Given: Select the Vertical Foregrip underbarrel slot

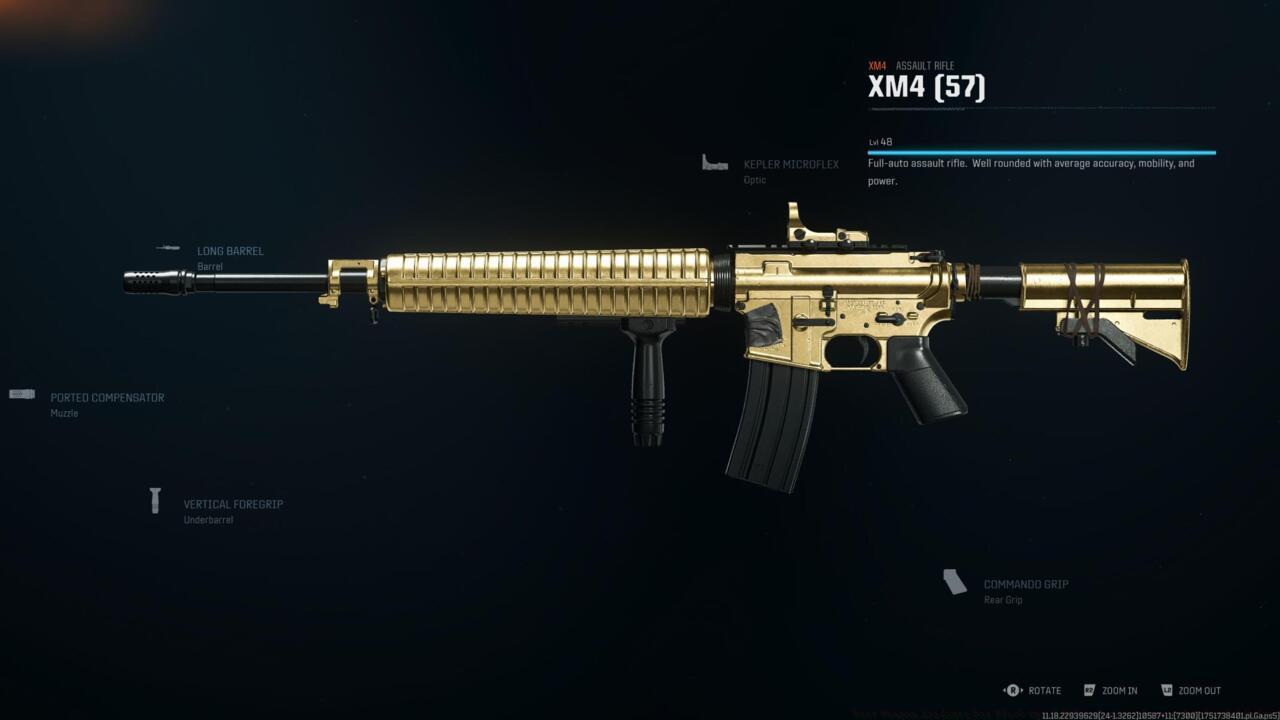Looking at the screenshot, I should (x=232, y=505).
